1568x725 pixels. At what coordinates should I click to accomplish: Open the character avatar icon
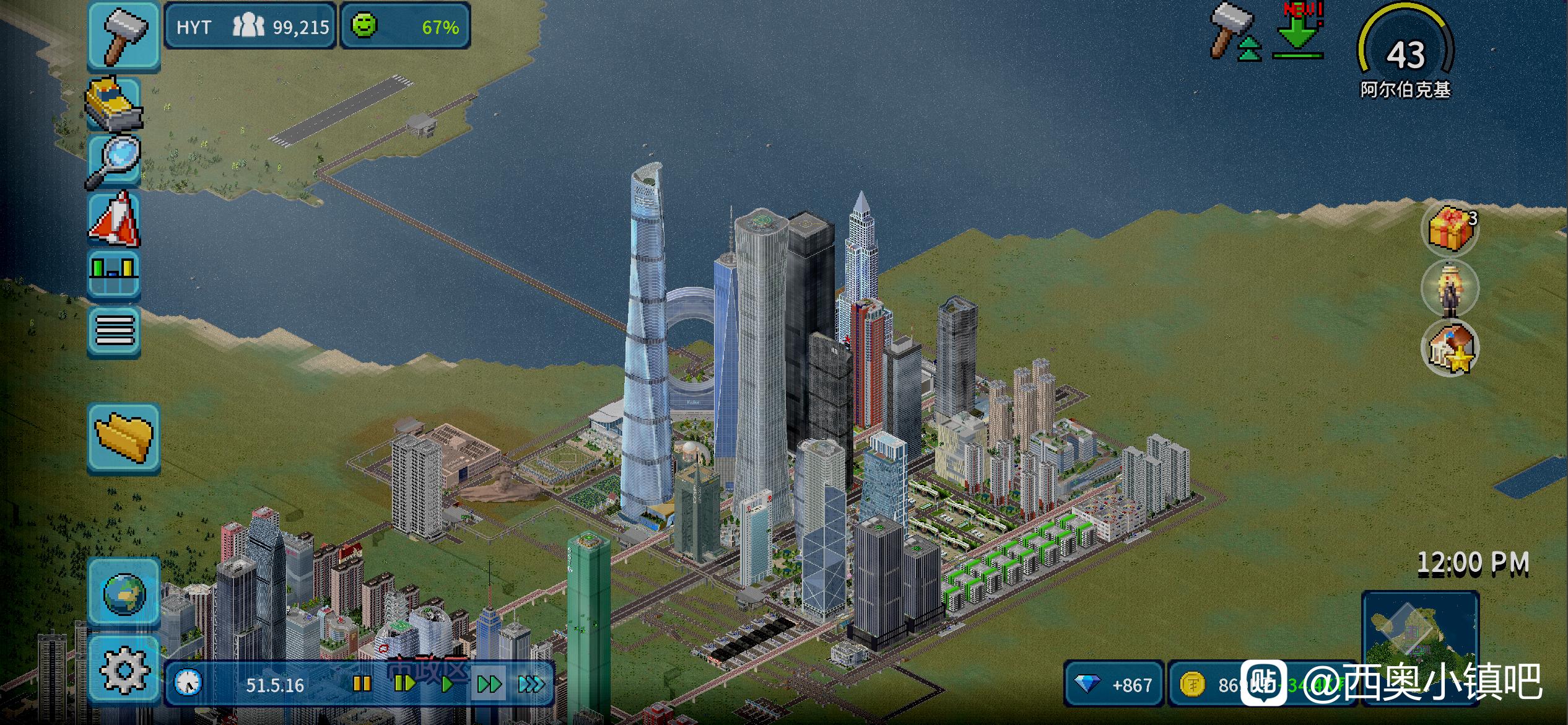click(1449, 289)
